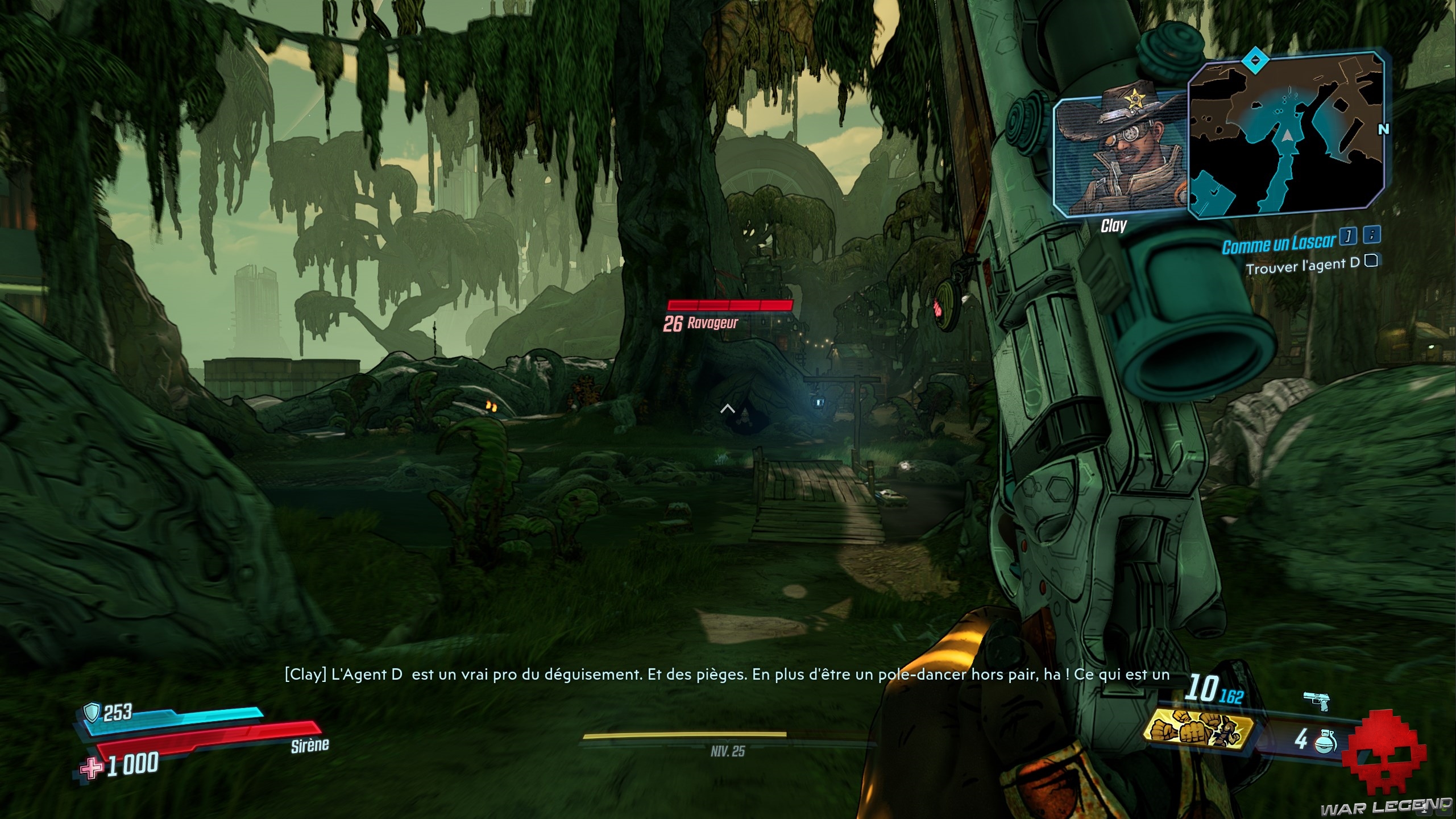Click the compass diamond above the minimap
1456x819 pixels.
(x=1252, y=59)
